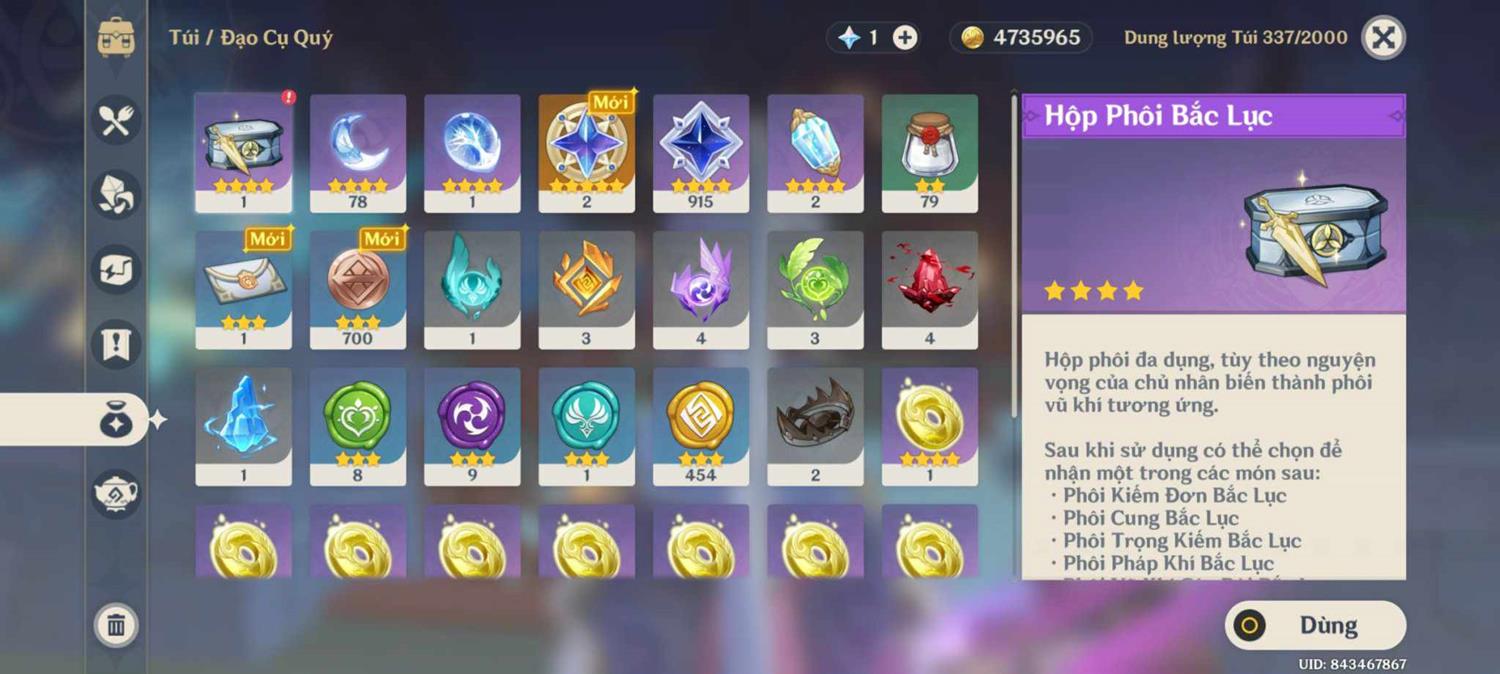The image size is (1500, 674).
Task: Select the purple Electro sigil with 9
Action: pos(472,425)
